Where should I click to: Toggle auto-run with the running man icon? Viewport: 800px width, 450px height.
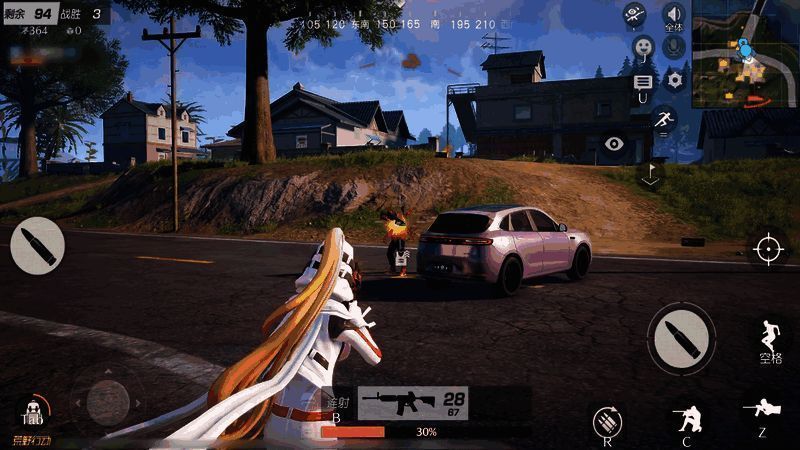[663, 121]
